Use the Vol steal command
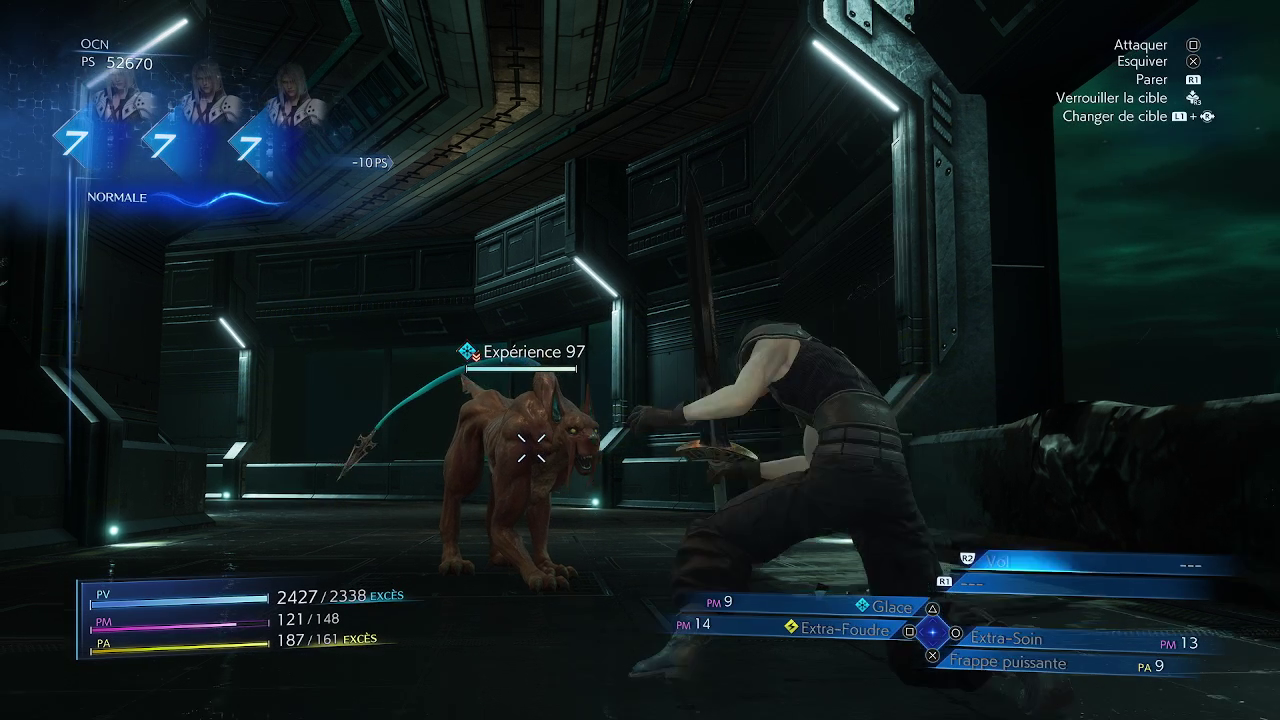Viewport: 1280px width, 720px height. coord(998,562)
